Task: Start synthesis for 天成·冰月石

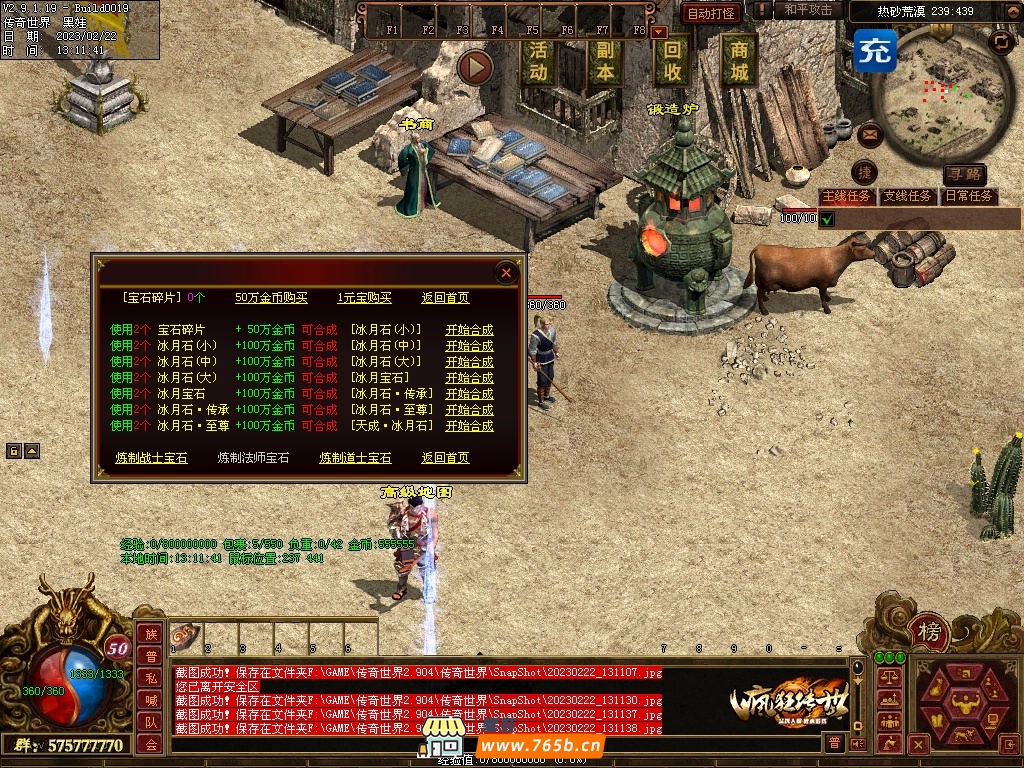Action: [x=469, y=426]
